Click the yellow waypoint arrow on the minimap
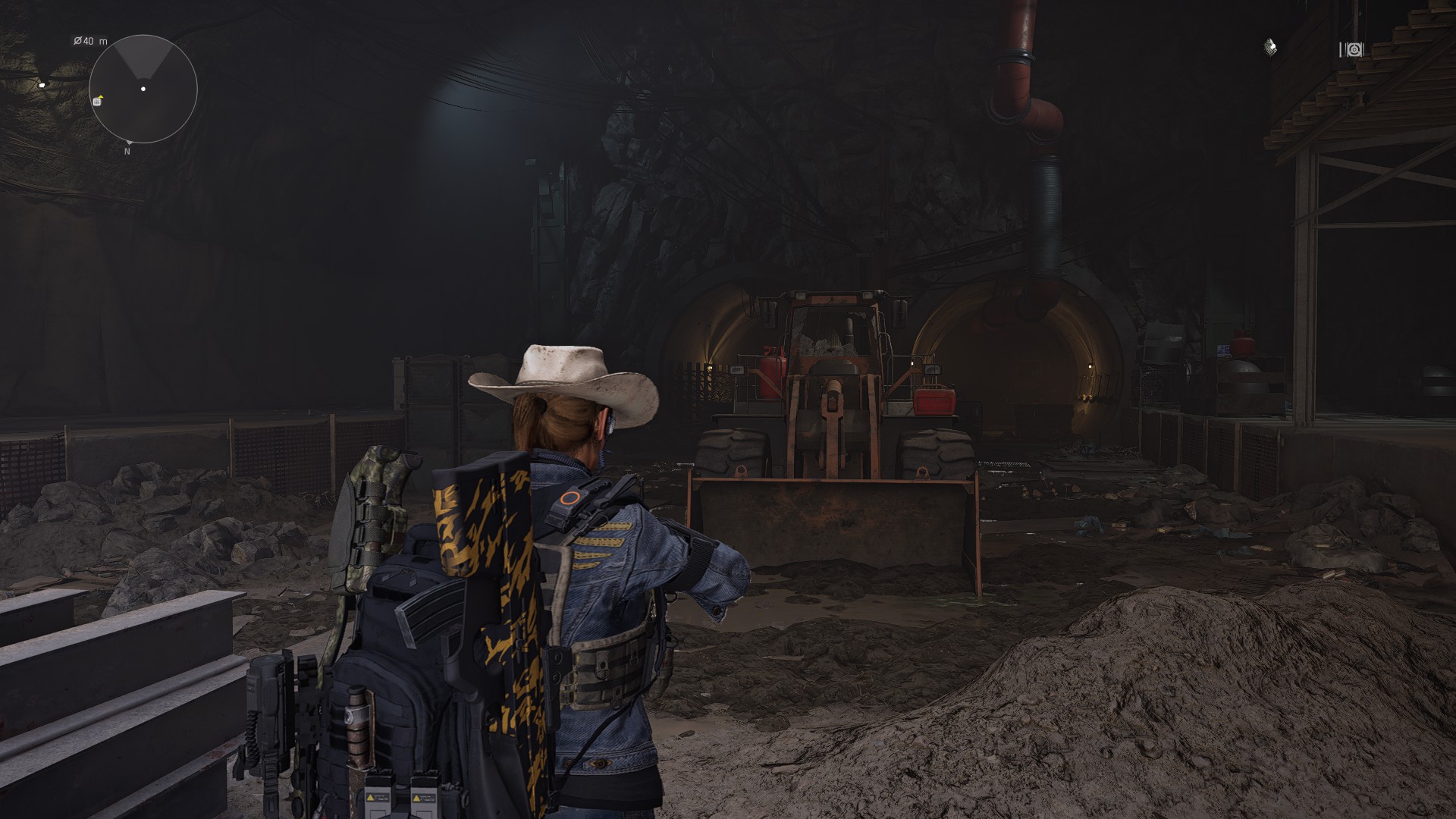Screen dimensions: 1456x819 pyautogui.click(x=101, y=96)
